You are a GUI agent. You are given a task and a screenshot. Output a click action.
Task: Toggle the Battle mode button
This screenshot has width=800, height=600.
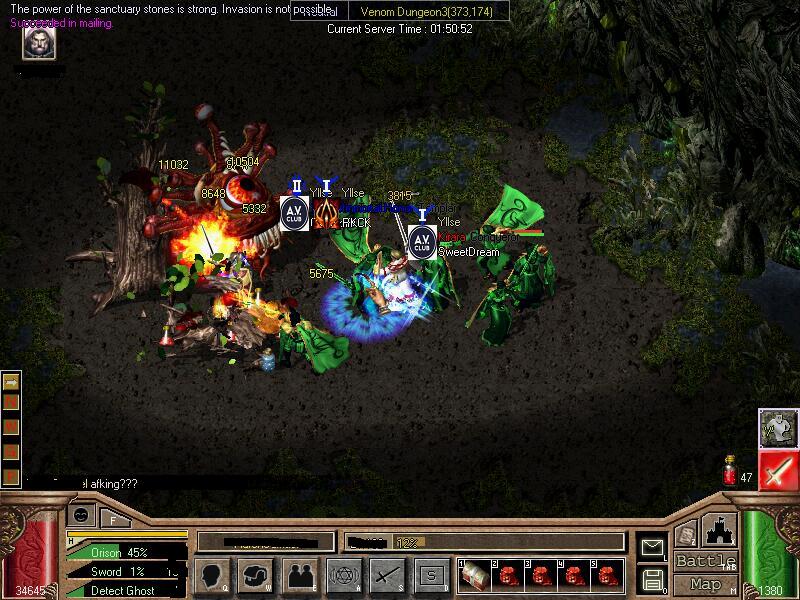(705, 561)
